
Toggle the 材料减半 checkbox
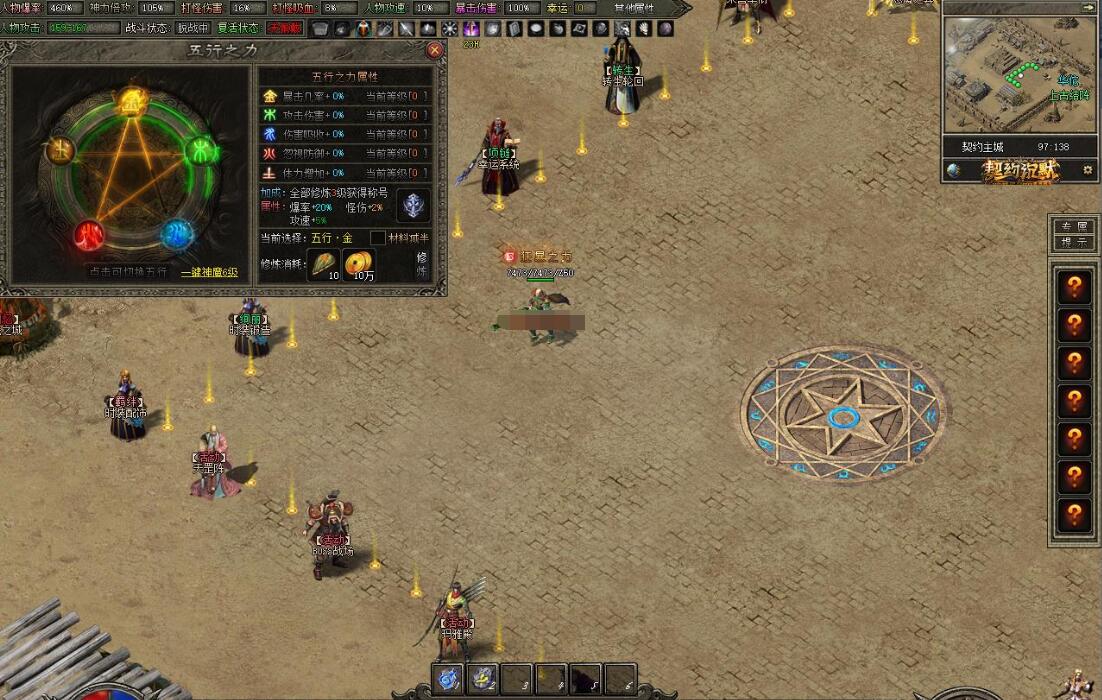[x=378, y=237]
